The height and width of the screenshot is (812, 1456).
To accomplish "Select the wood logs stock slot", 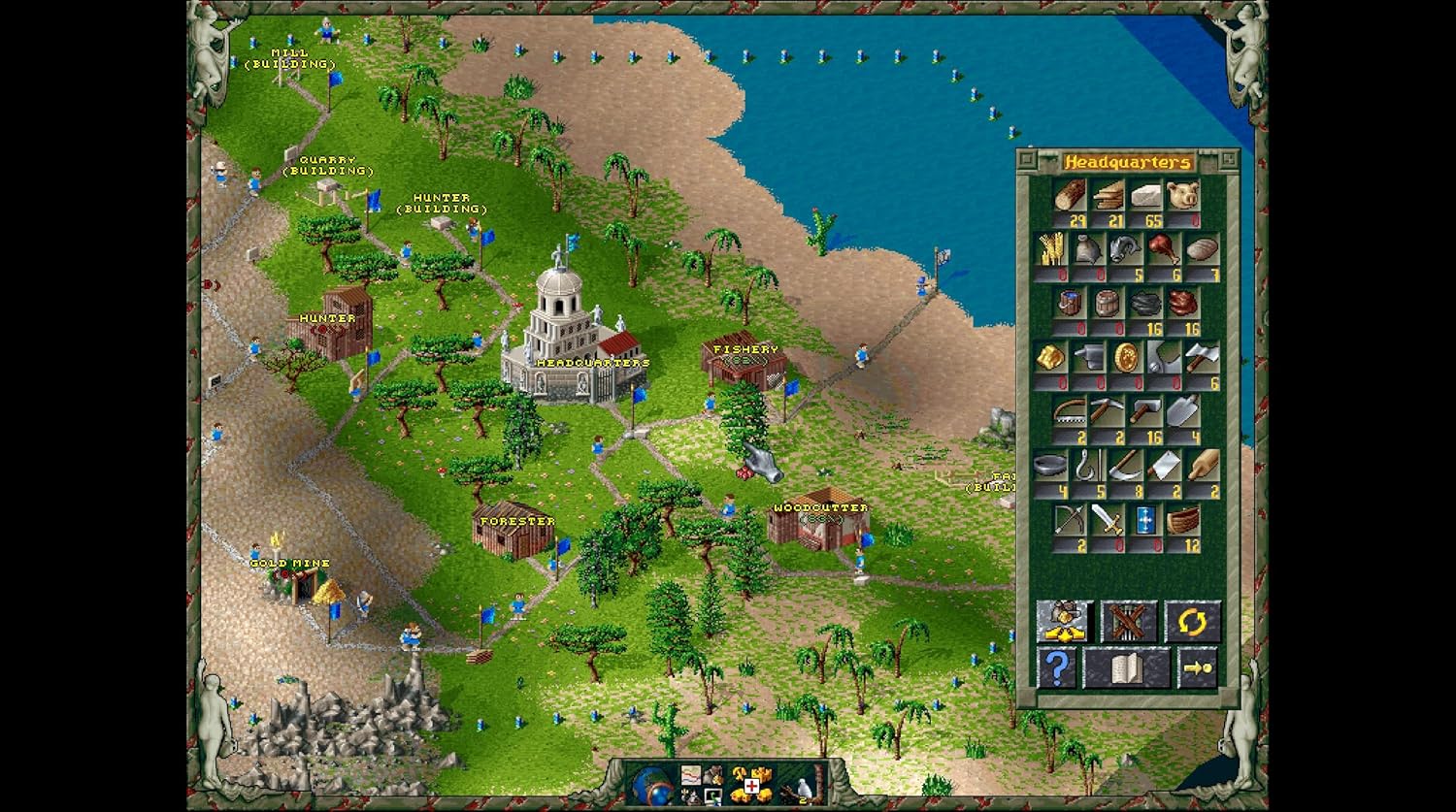I will click(1072, 196).
